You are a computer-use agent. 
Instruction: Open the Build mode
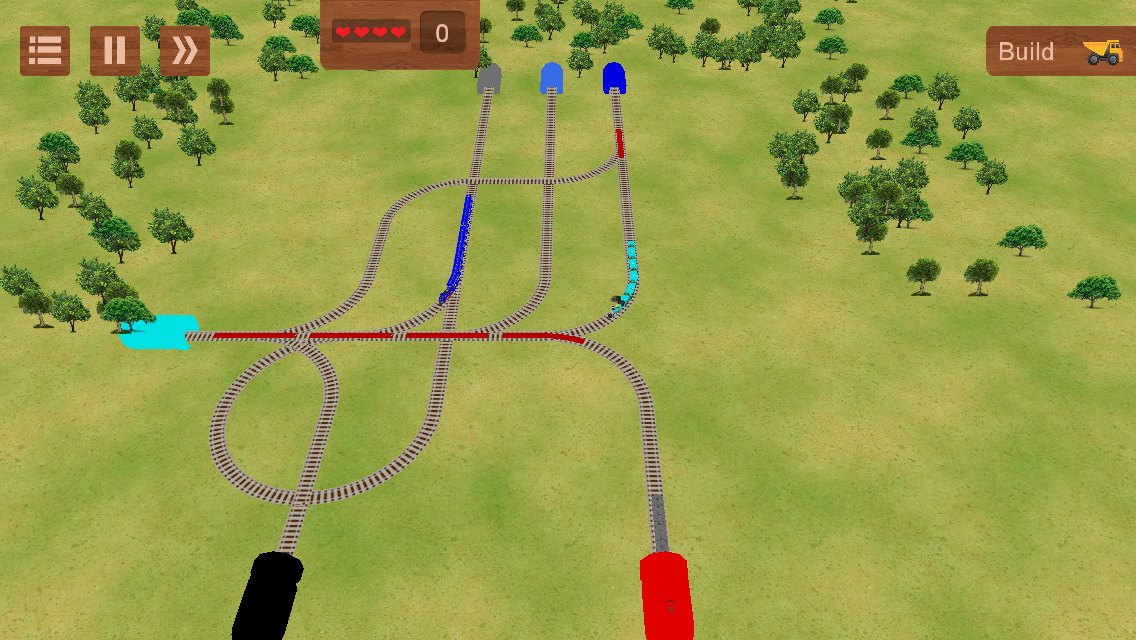[x=1060, y=51]
